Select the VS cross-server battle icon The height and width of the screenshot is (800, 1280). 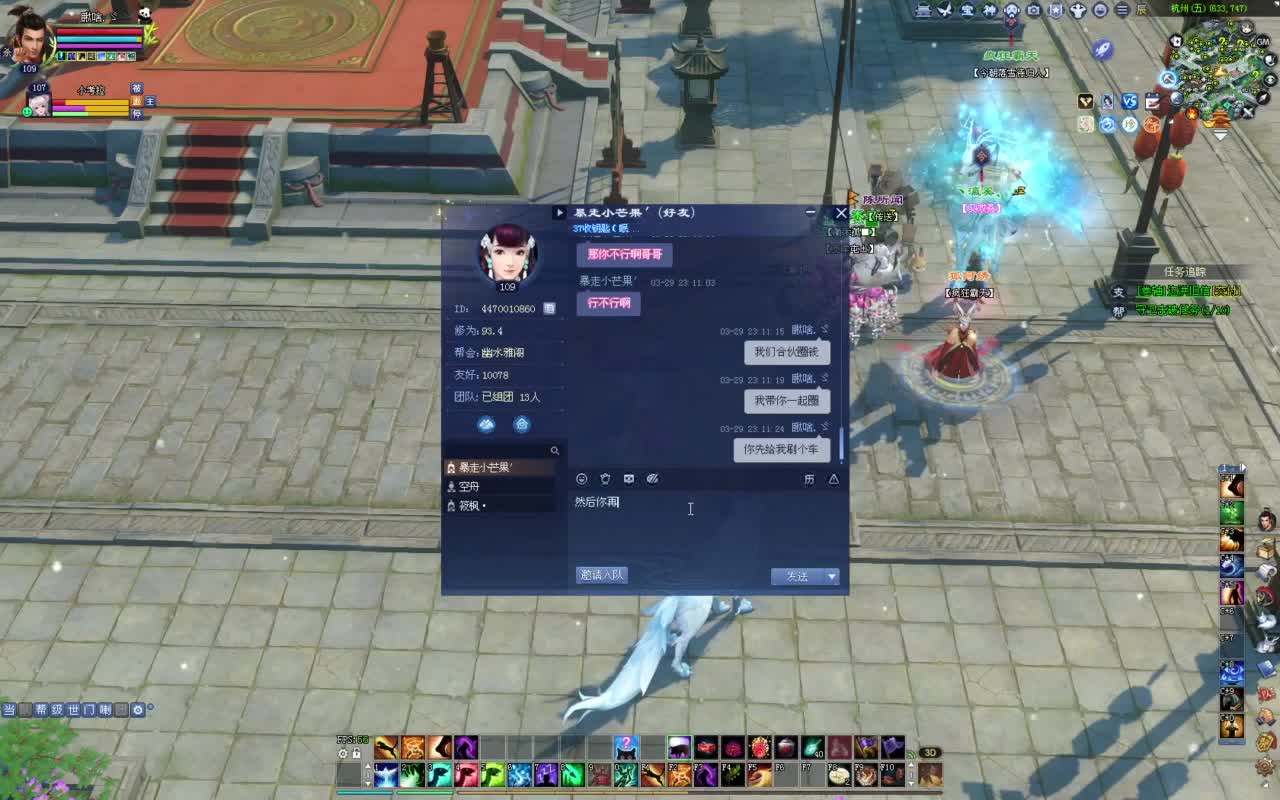(x=1130, y=101)
